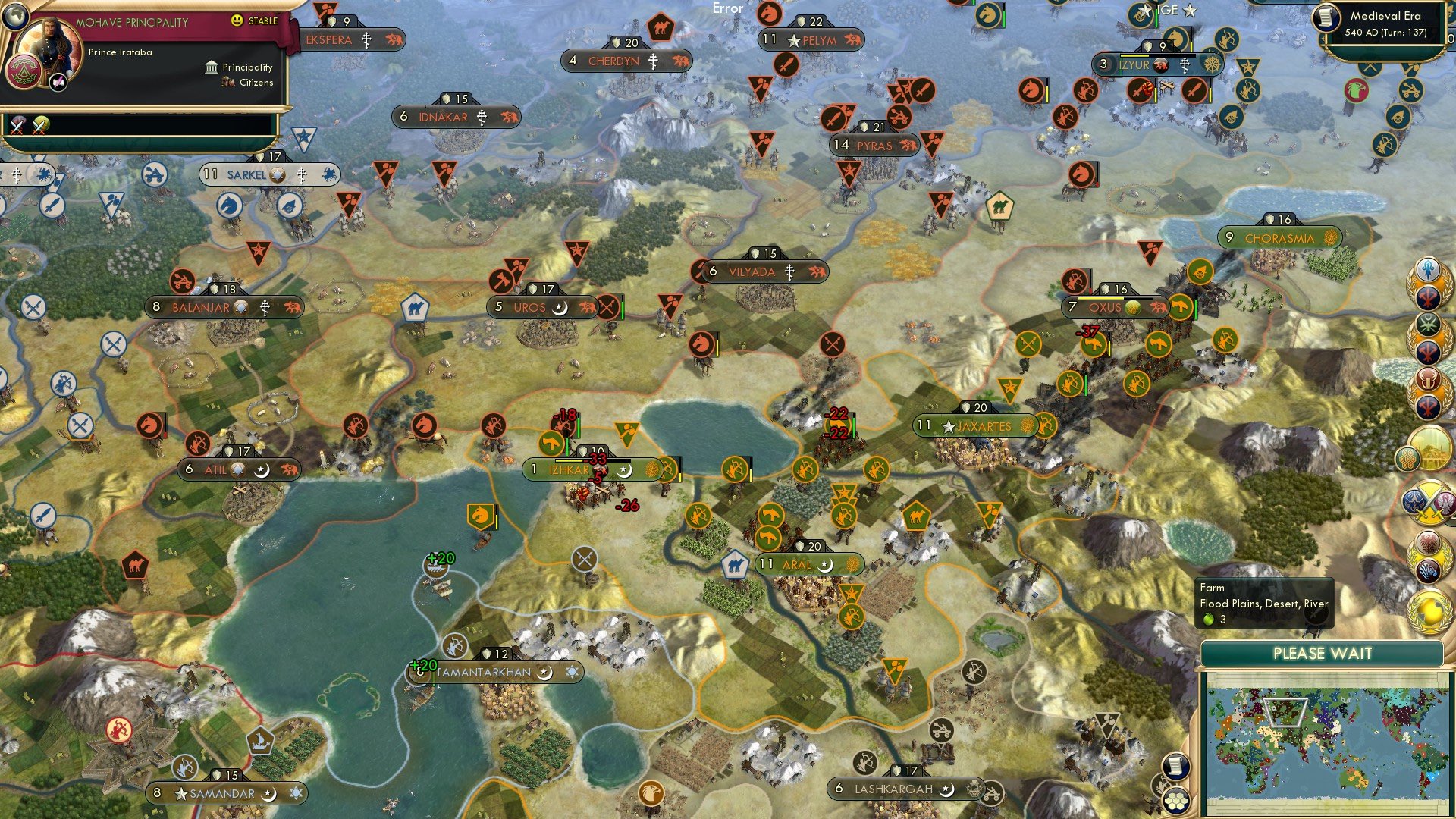The height and width of the screenshot is (819, 1456).
Task: Click the happiness smiley next to STABLE
Action: tap(236, 22)
